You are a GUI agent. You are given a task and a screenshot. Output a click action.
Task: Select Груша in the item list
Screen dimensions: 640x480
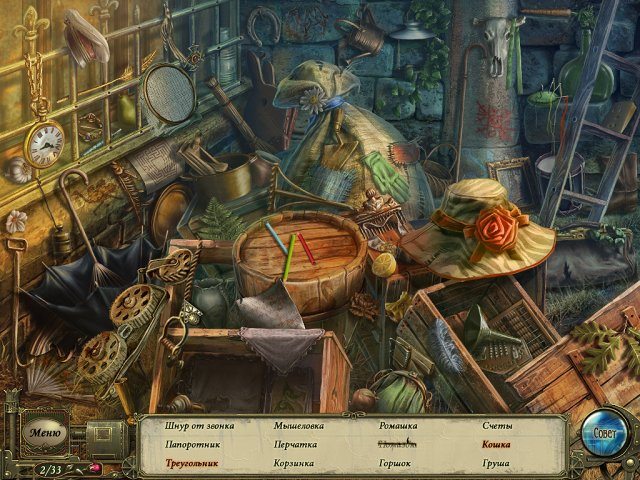pyautogui.click(x=495, y=463)
